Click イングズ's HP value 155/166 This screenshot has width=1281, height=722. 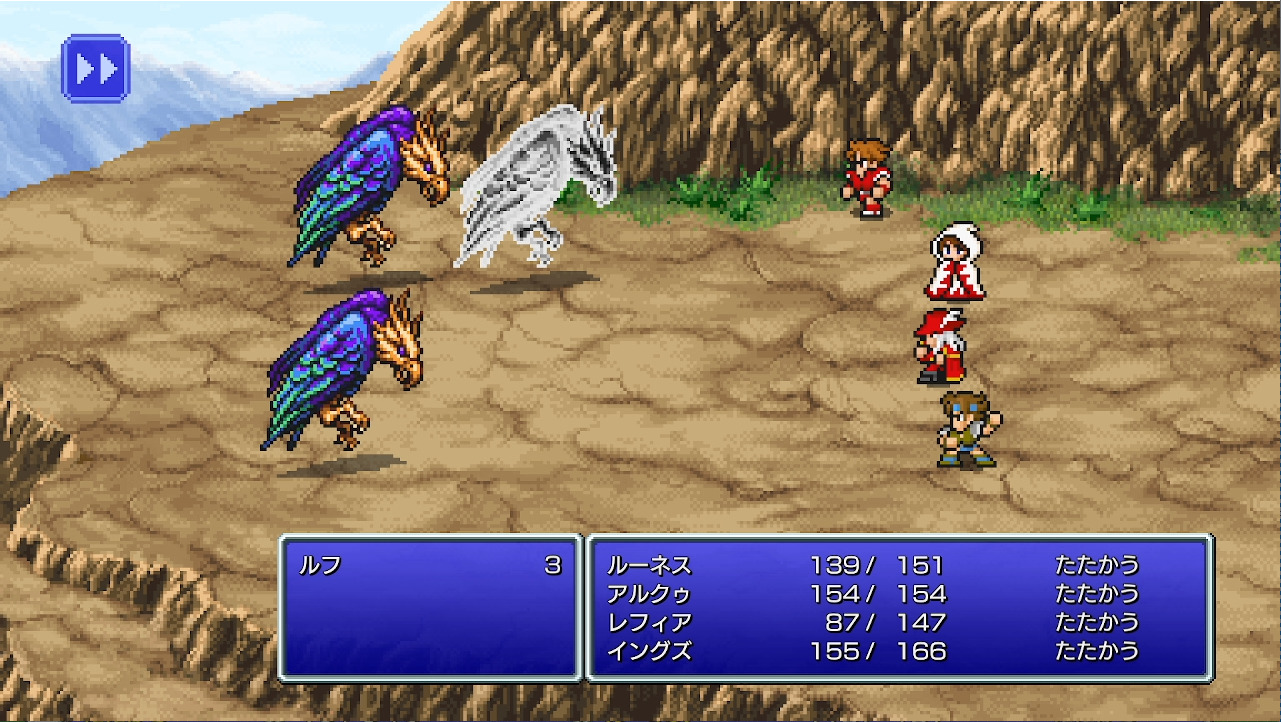[878, 649]
